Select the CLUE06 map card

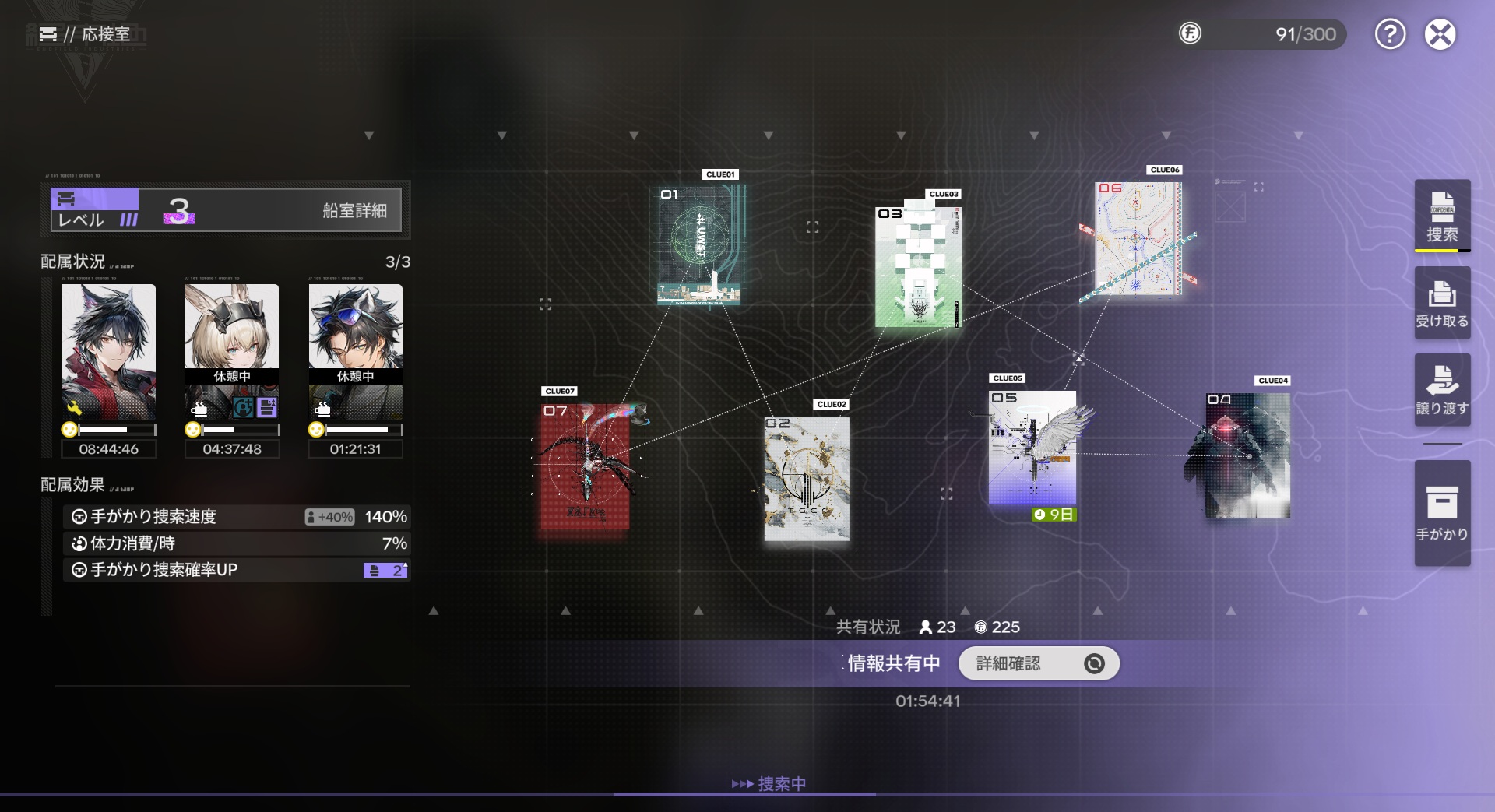(1138, 239)
